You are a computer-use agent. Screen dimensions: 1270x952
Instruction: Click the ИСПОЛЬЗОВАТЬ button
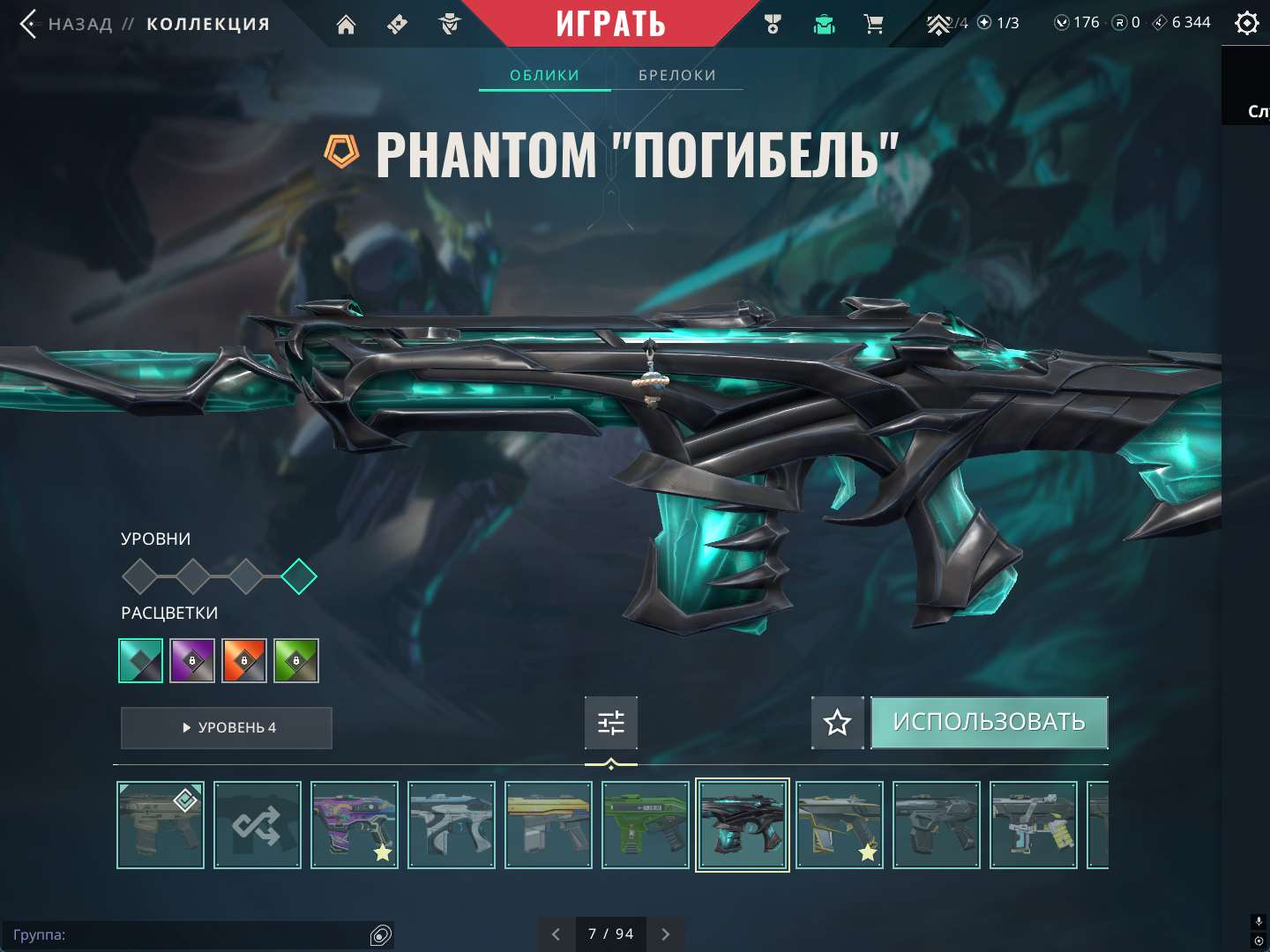pyautogui.click(x=990, y=722)
